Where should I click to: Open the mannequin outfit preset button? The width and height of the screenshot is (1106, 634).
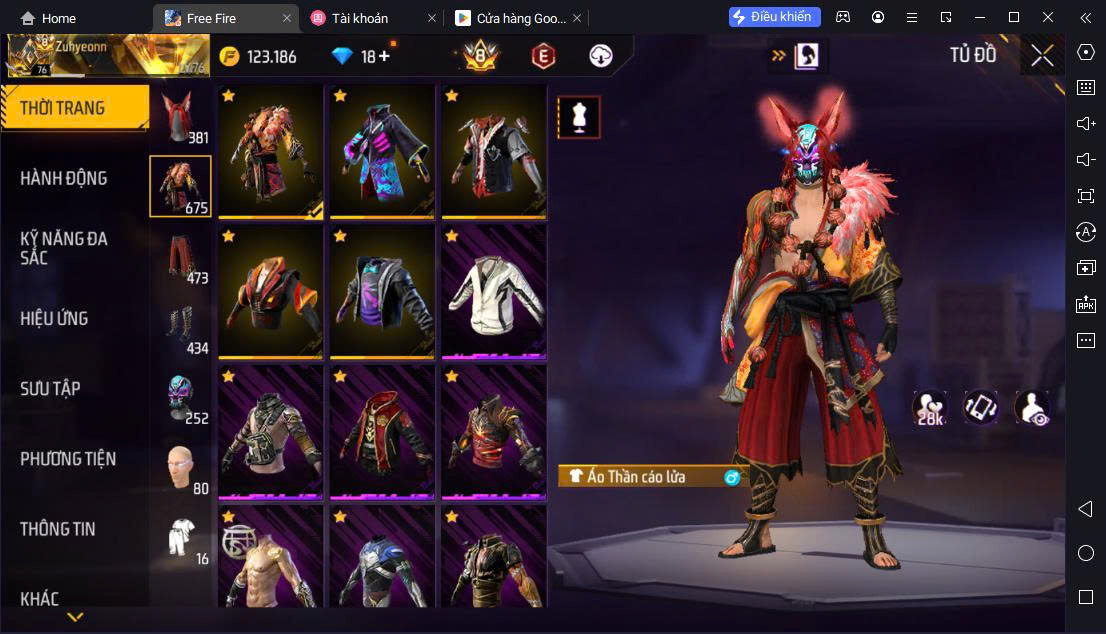(578, 117)
